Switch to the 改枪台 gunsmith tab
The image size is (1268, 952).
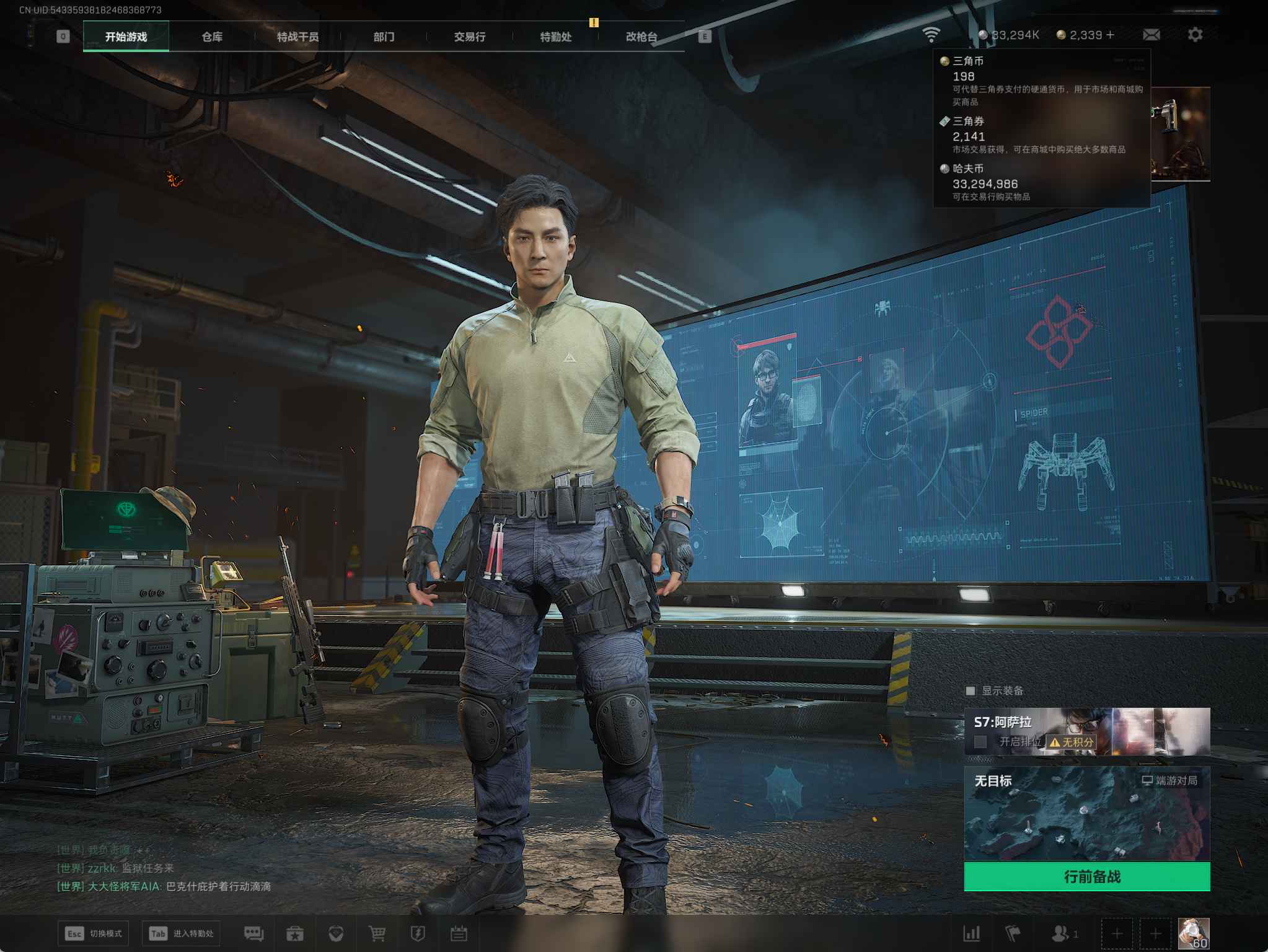641,37
